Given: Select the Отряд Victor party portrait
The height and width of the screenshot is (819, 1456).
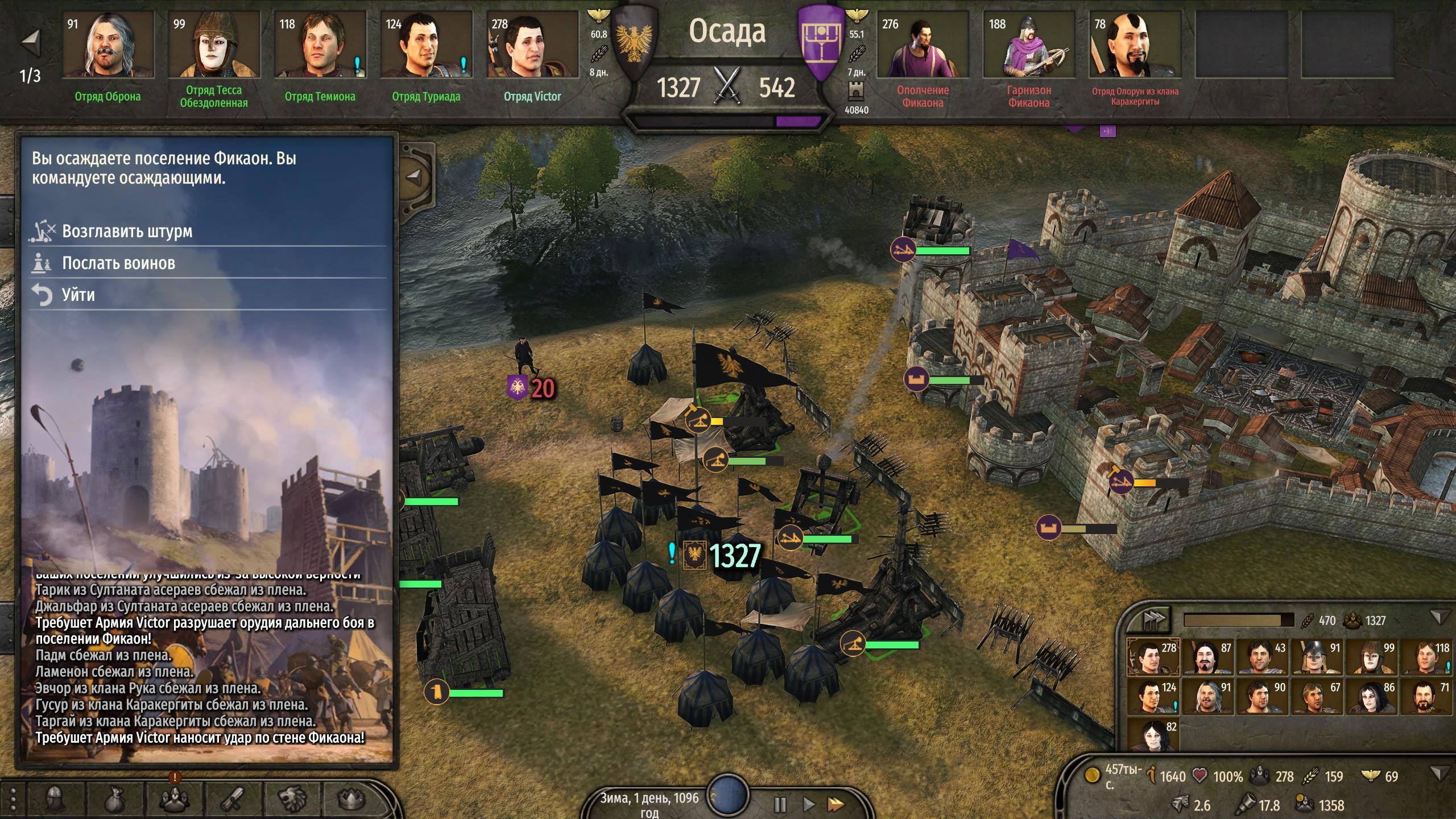Looking at the screenshot, I should pyautogui.click(x=532, y=45).
